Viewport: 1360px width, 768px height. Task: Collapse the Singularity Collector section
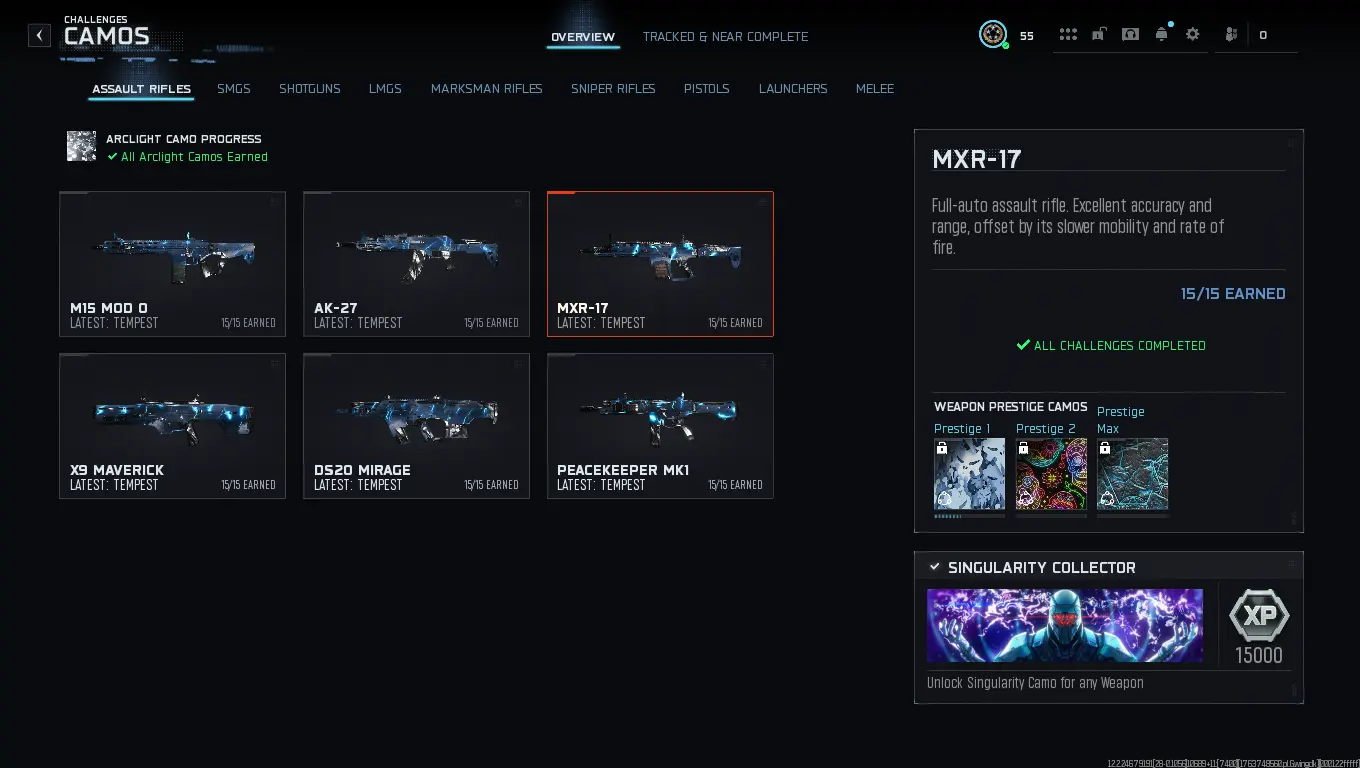tap(936, 567)
